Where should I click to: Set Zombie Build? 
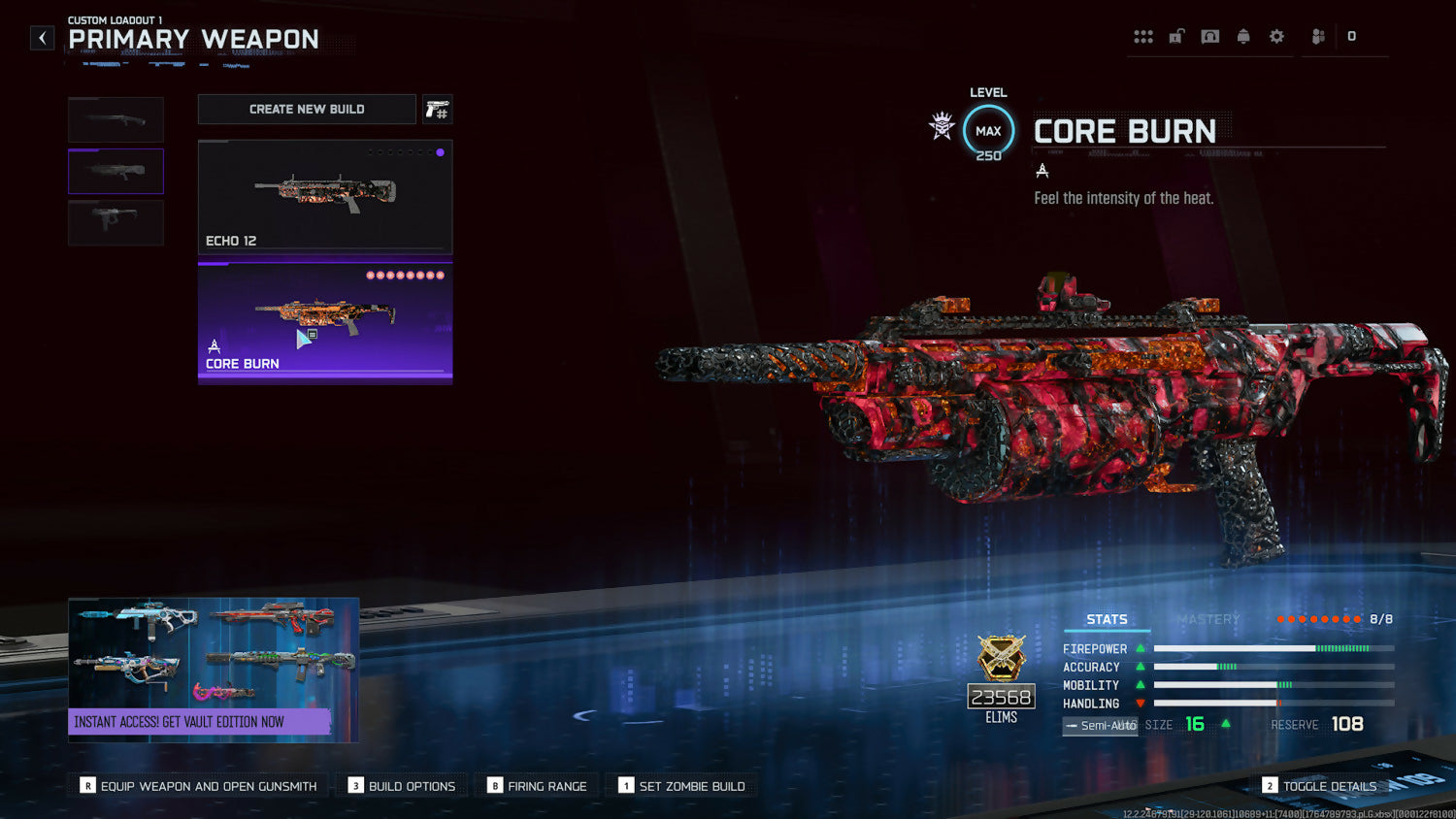coord(682,786)
